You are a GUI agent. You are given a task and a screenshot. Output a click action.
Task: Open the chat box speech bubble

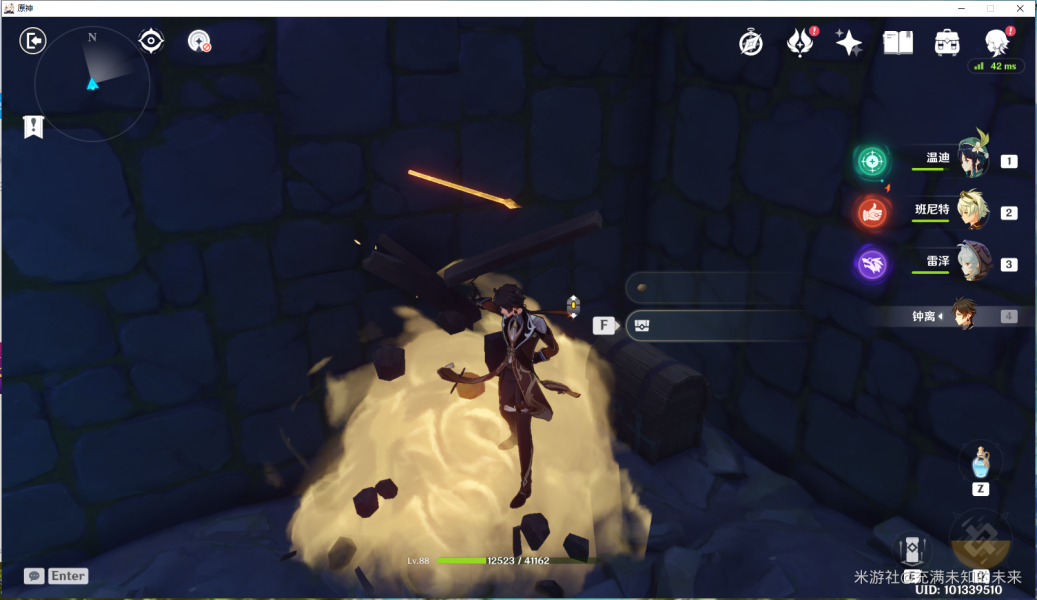[x=35, y=576]
